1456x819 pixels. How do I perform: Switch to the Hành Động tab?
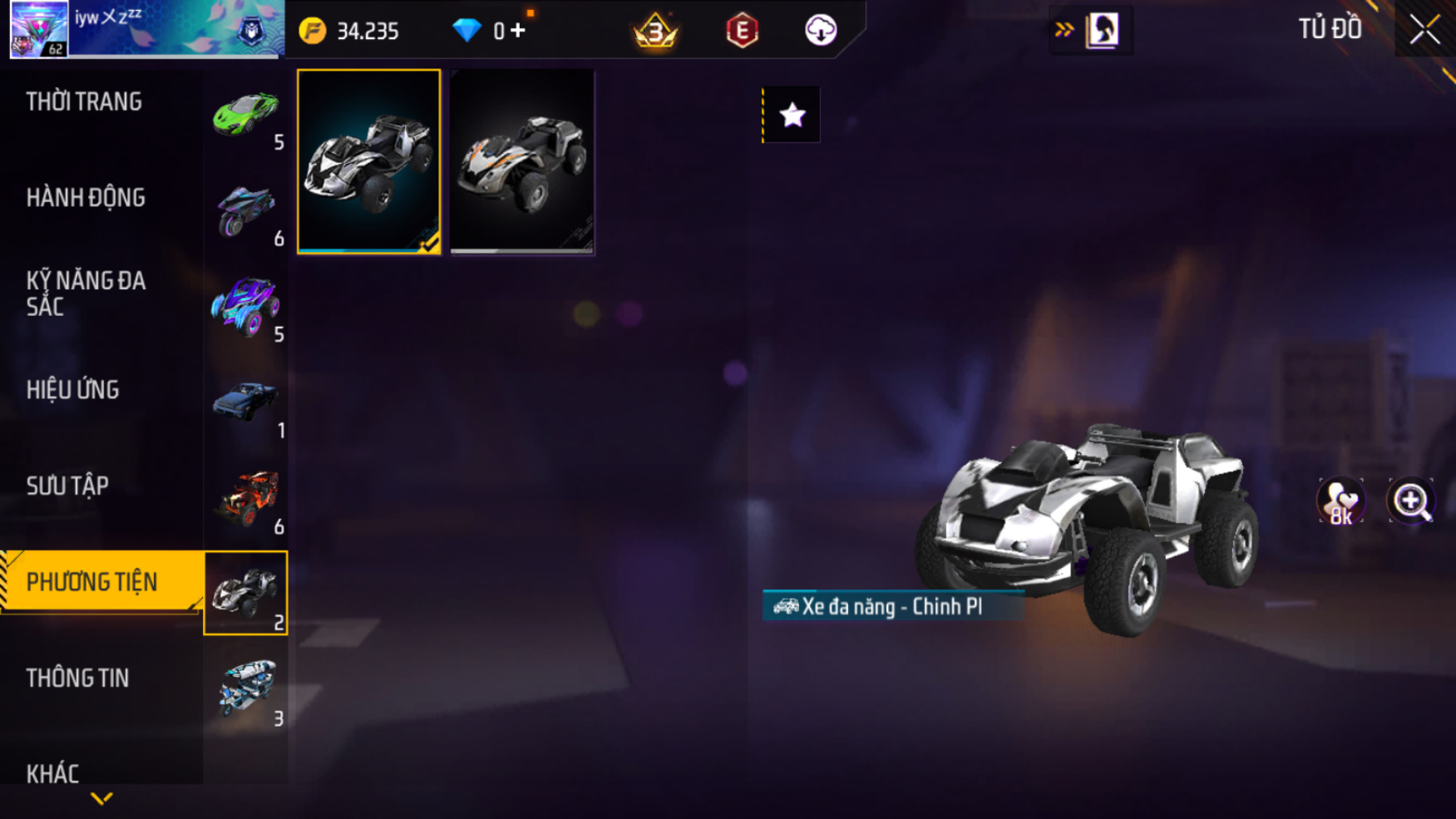click(x=86, y=198)
